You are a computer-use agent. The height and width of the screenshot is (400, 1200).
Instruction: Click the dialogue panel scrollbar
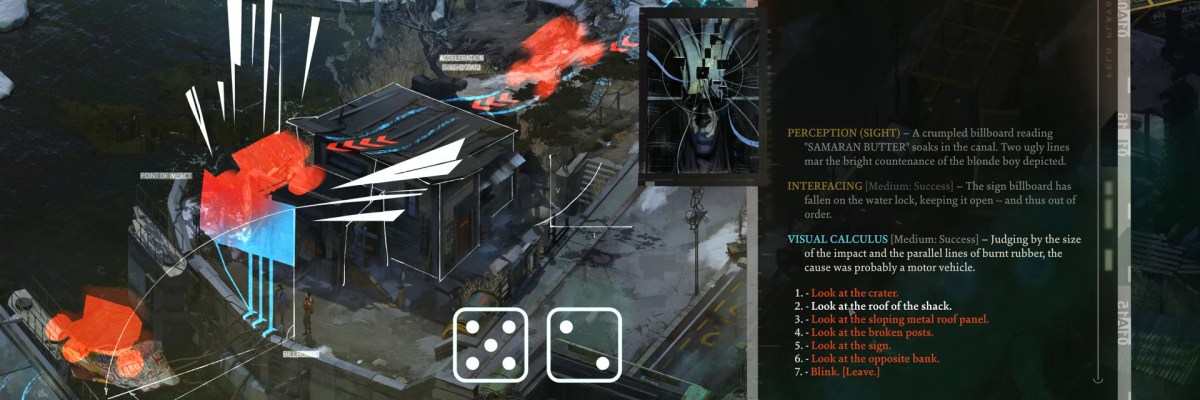(1098, 190)
